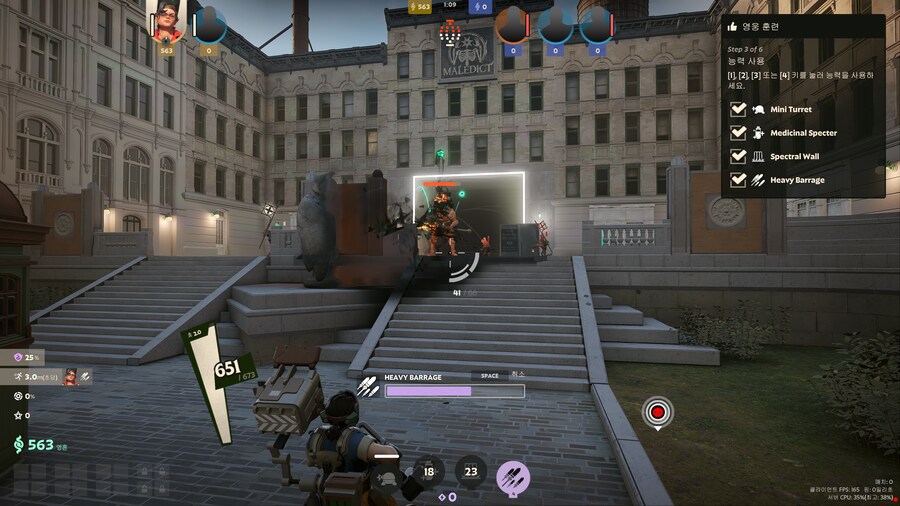This screenshot has height=506, width=900.
Task: Use the Spectral Wall ability showing 23
Action: click(471, 472)
